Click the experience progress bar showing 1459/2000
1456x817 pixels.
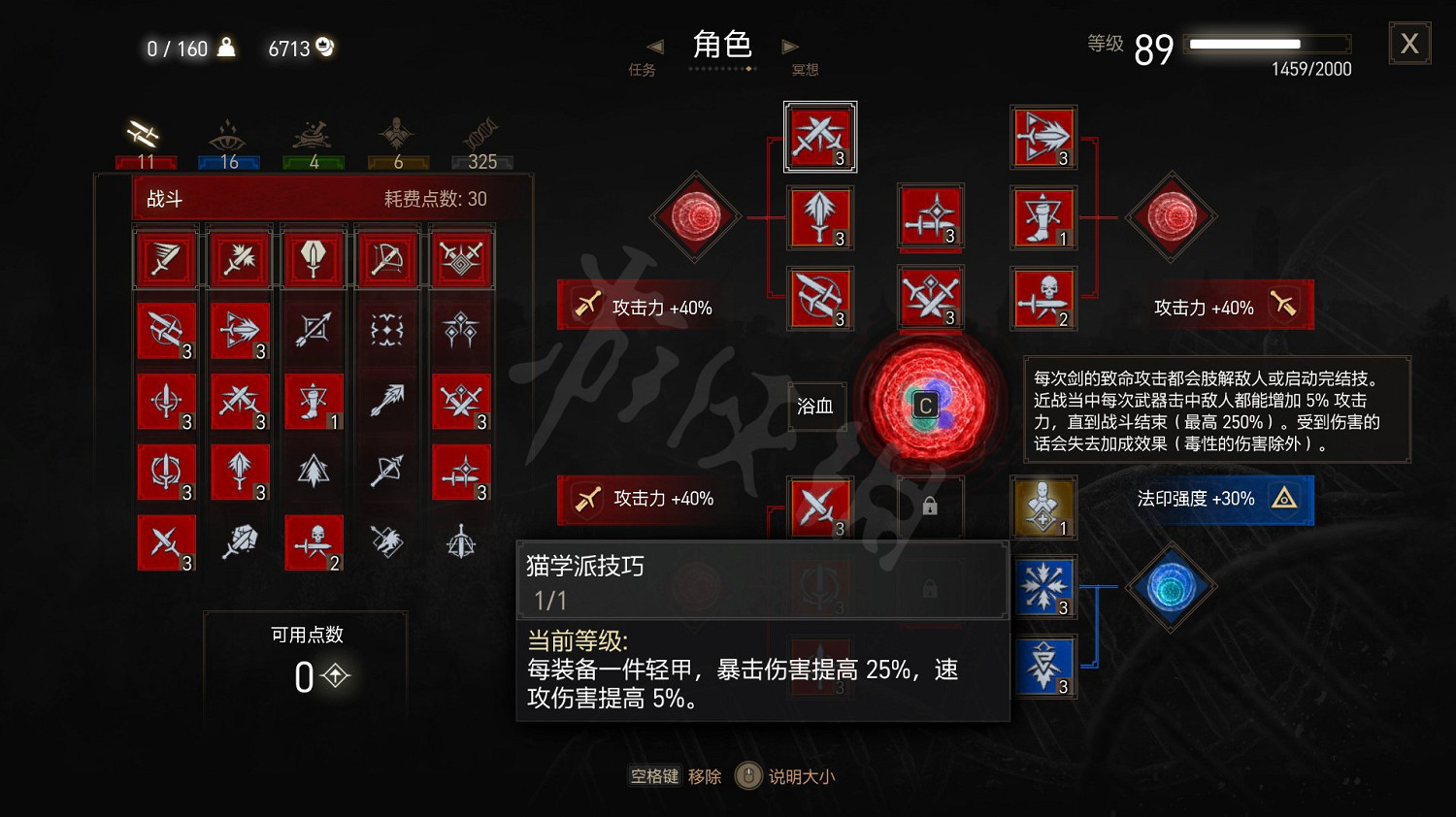pyautogui.click(x=1267, y=43)
